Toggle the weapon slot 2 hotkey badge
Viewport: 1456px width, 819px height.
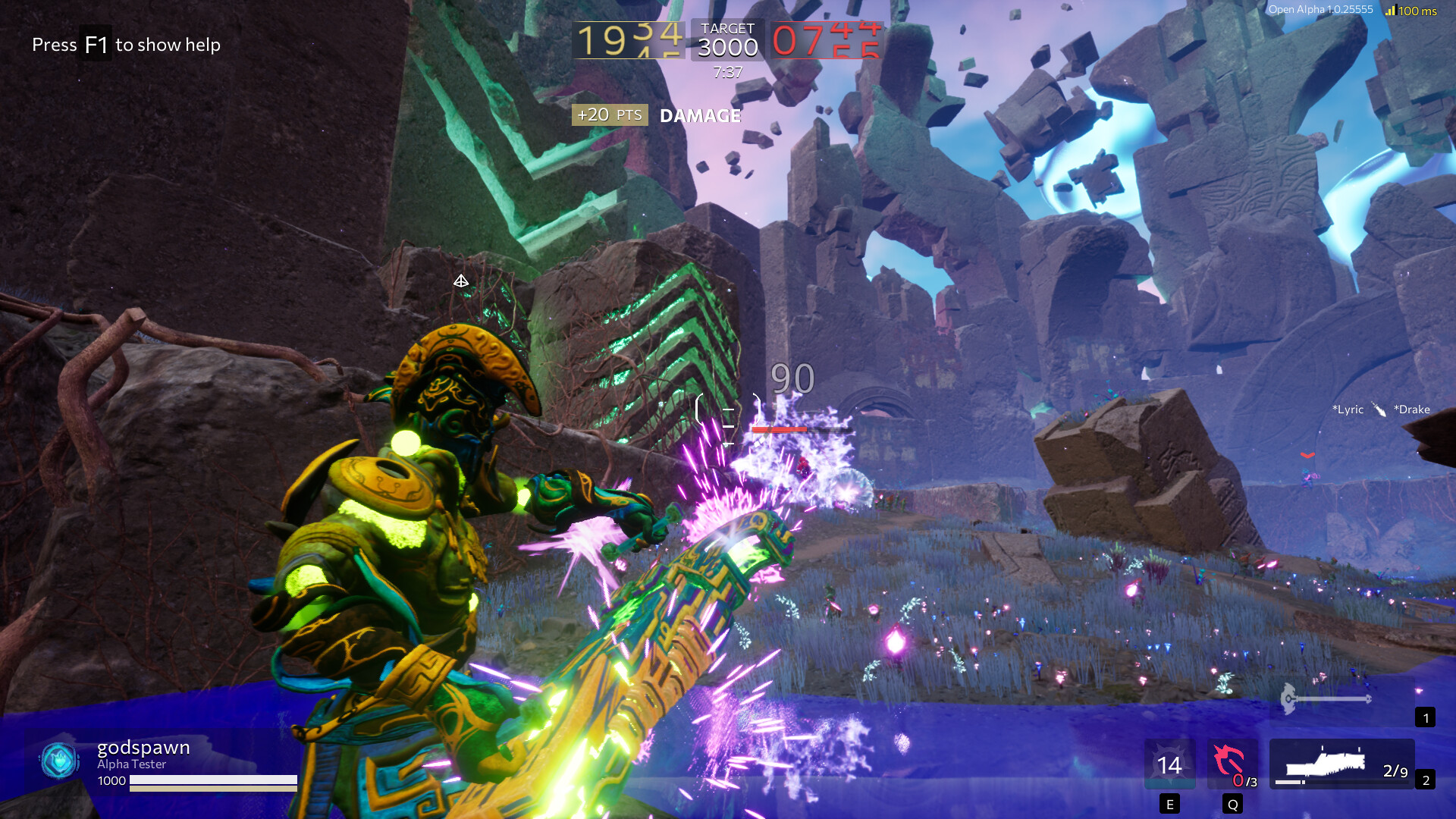[x=1426, y=780]
